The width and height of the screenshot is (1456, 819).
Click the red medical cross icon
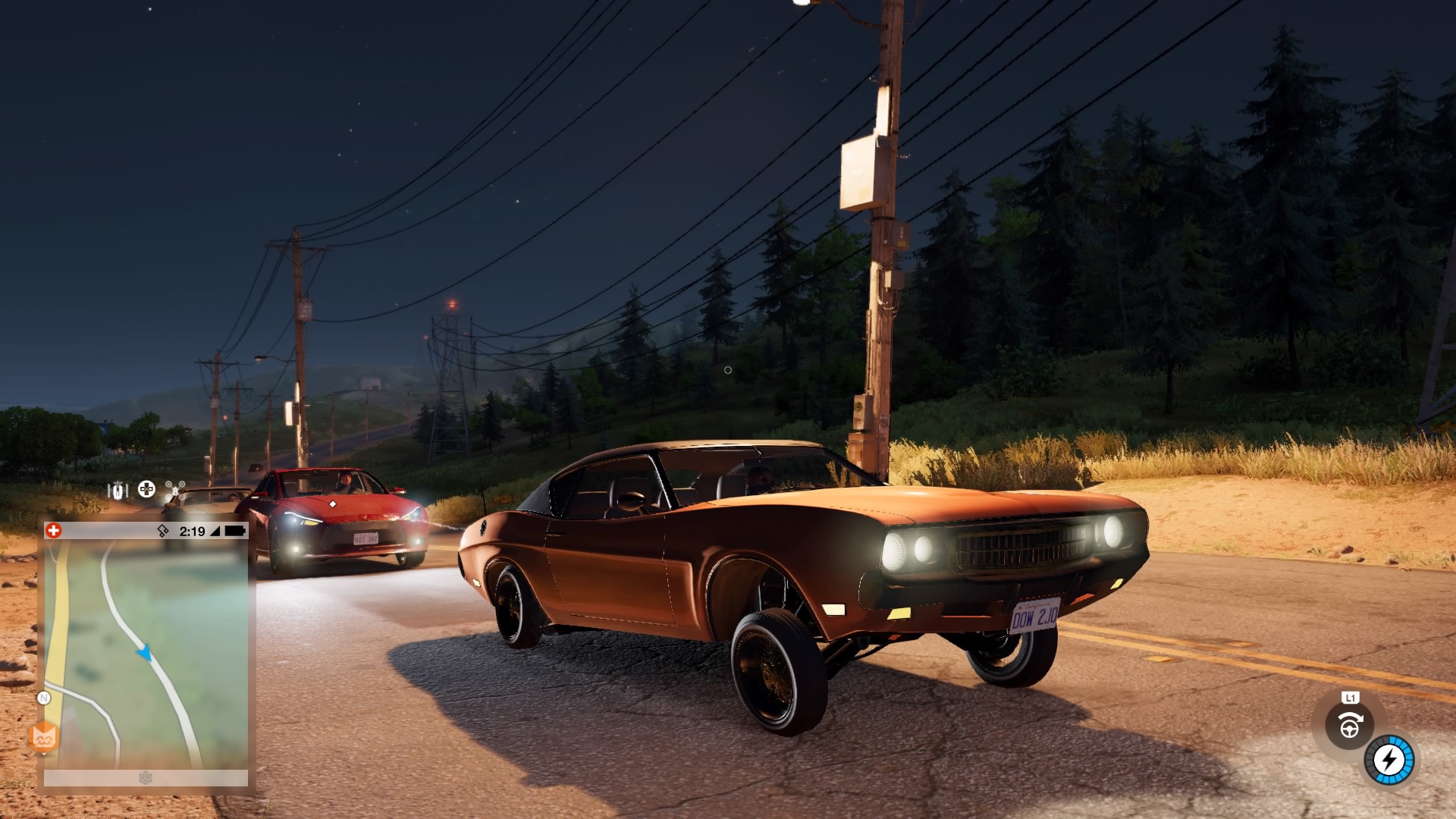(53, 531)
